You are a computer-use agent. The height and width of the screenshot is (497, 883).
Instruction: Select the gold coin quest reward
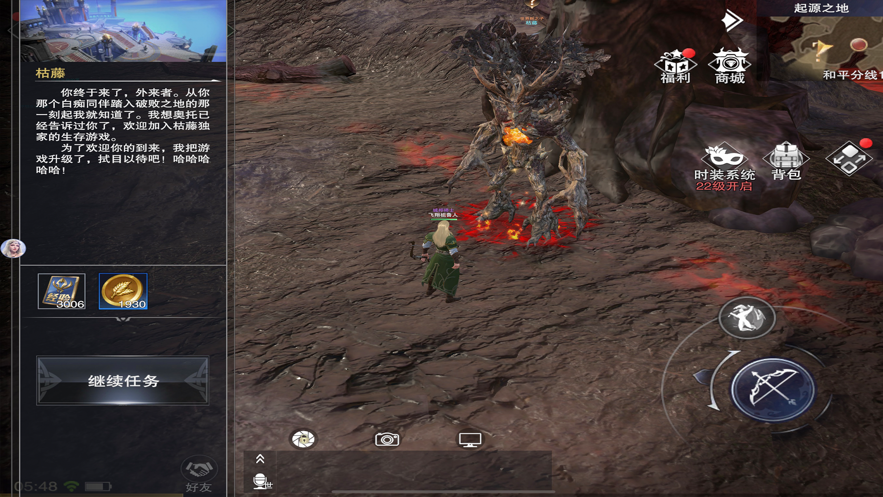pyautogui.click(x=123, y=291)
